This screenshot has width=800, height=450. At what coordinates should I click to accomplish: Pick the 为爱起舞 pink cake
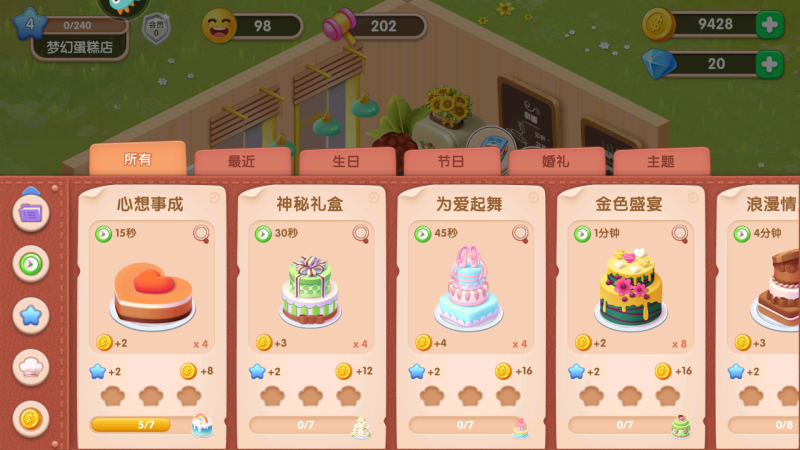pyautogui.click(x=469, y=290)
